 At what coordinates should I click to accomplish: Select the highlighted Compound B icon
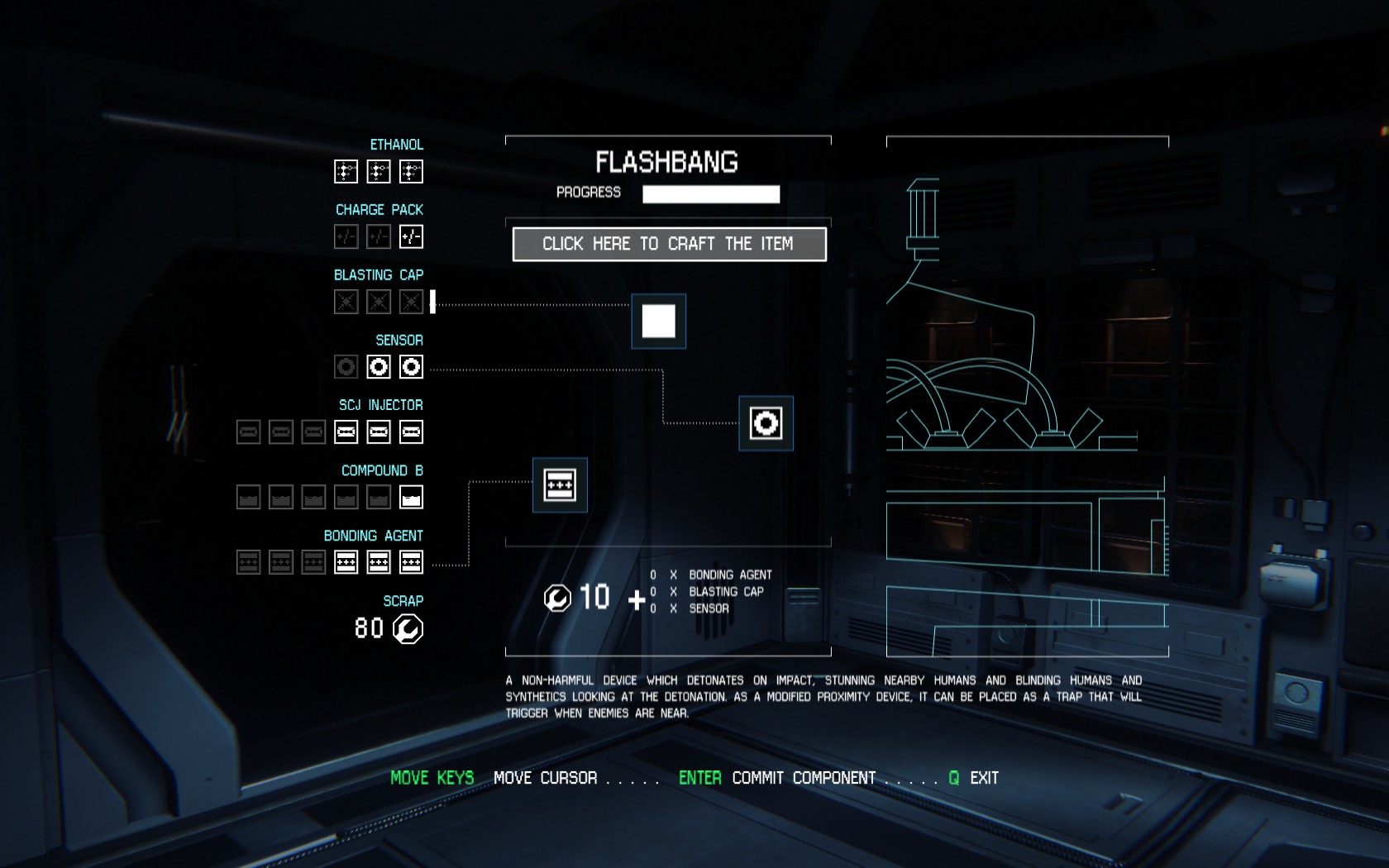tap(411, 498)
